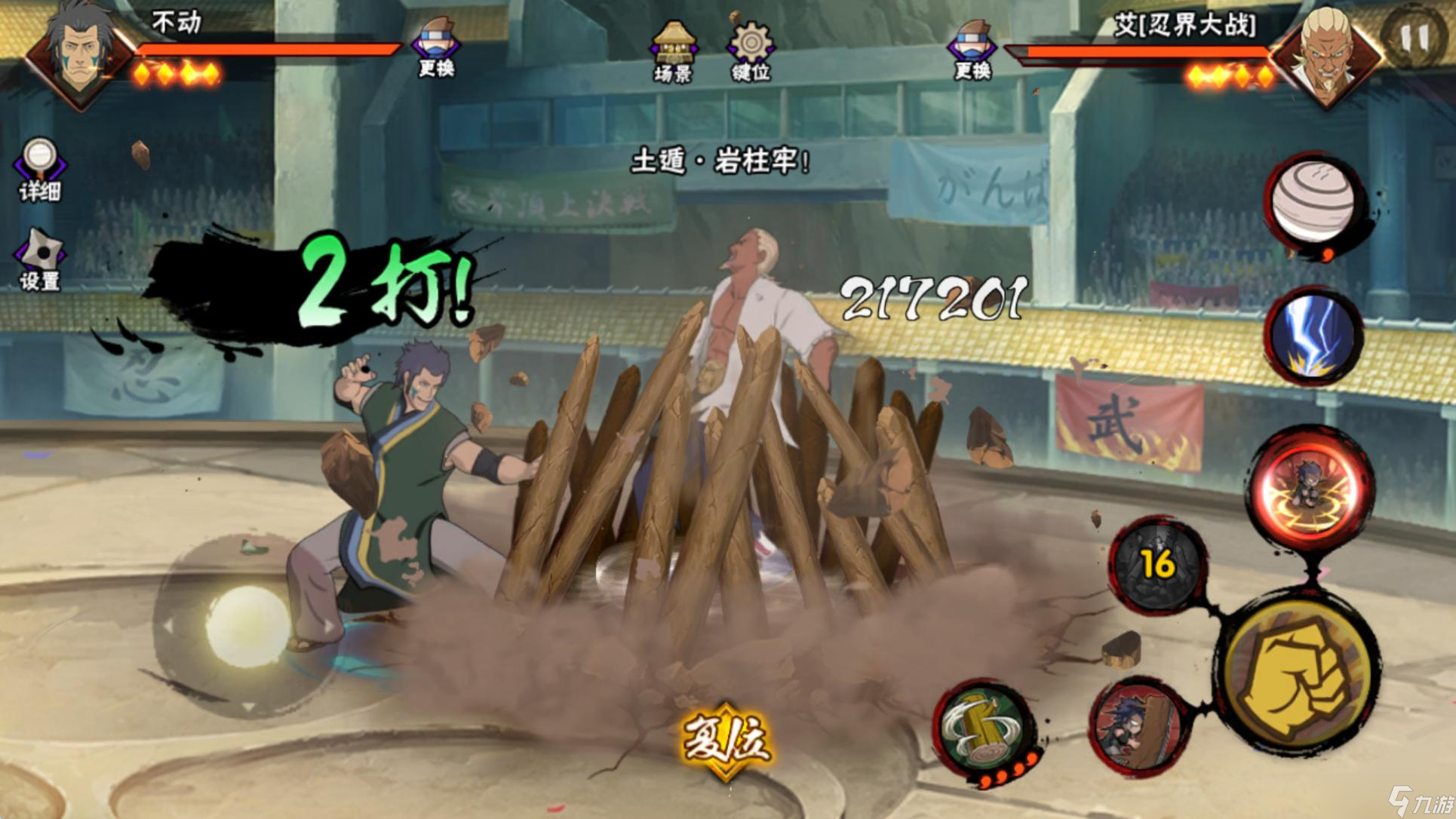Change the opponent ninja via right 更换
1456x819 pixels.
click(x=972, y=48)
